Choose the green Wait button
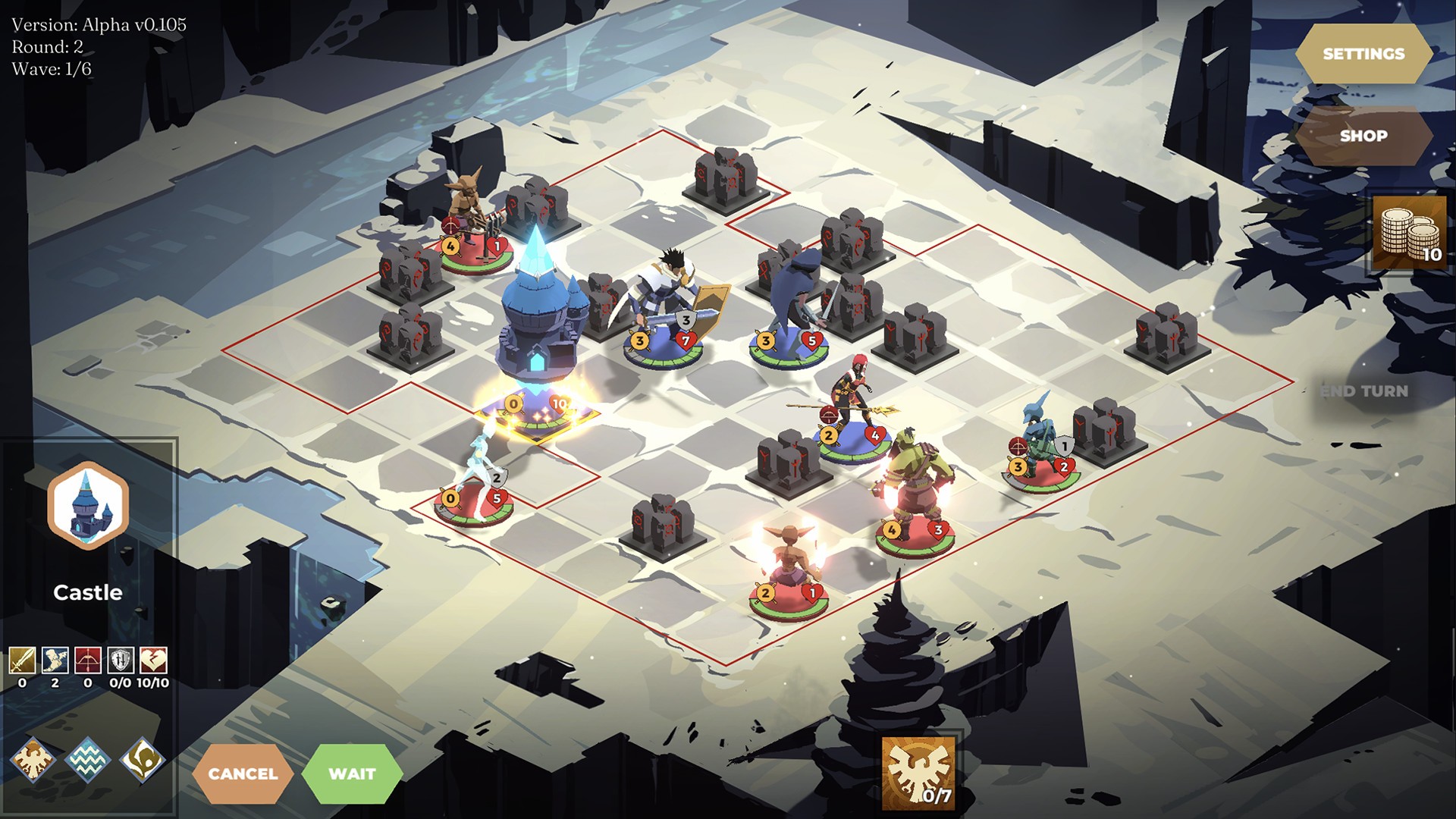The width and height of the screenshot is (1456, 819). (x=352, y=773)
